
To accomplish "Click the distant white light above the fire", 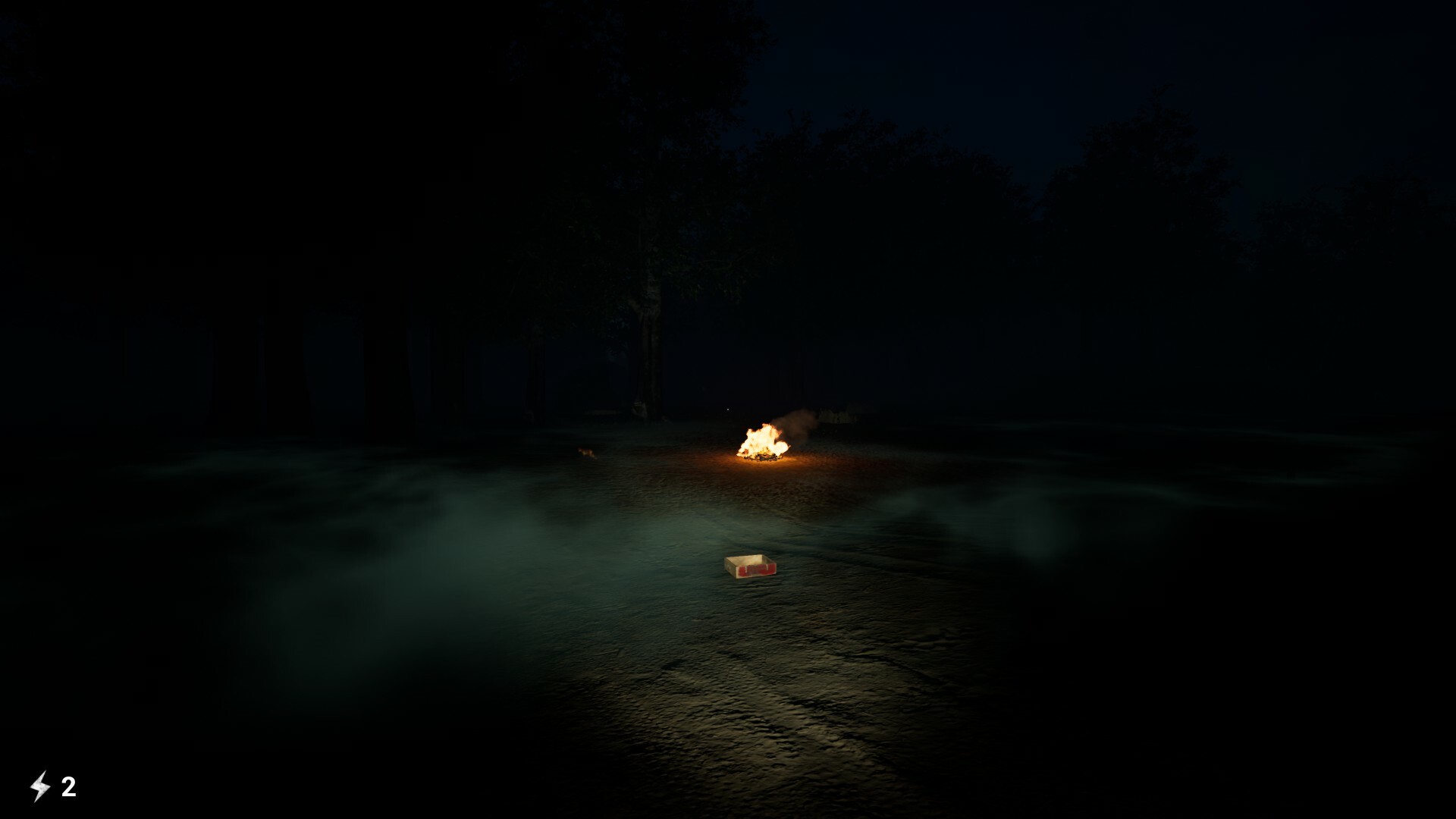I will click(728, 409).
